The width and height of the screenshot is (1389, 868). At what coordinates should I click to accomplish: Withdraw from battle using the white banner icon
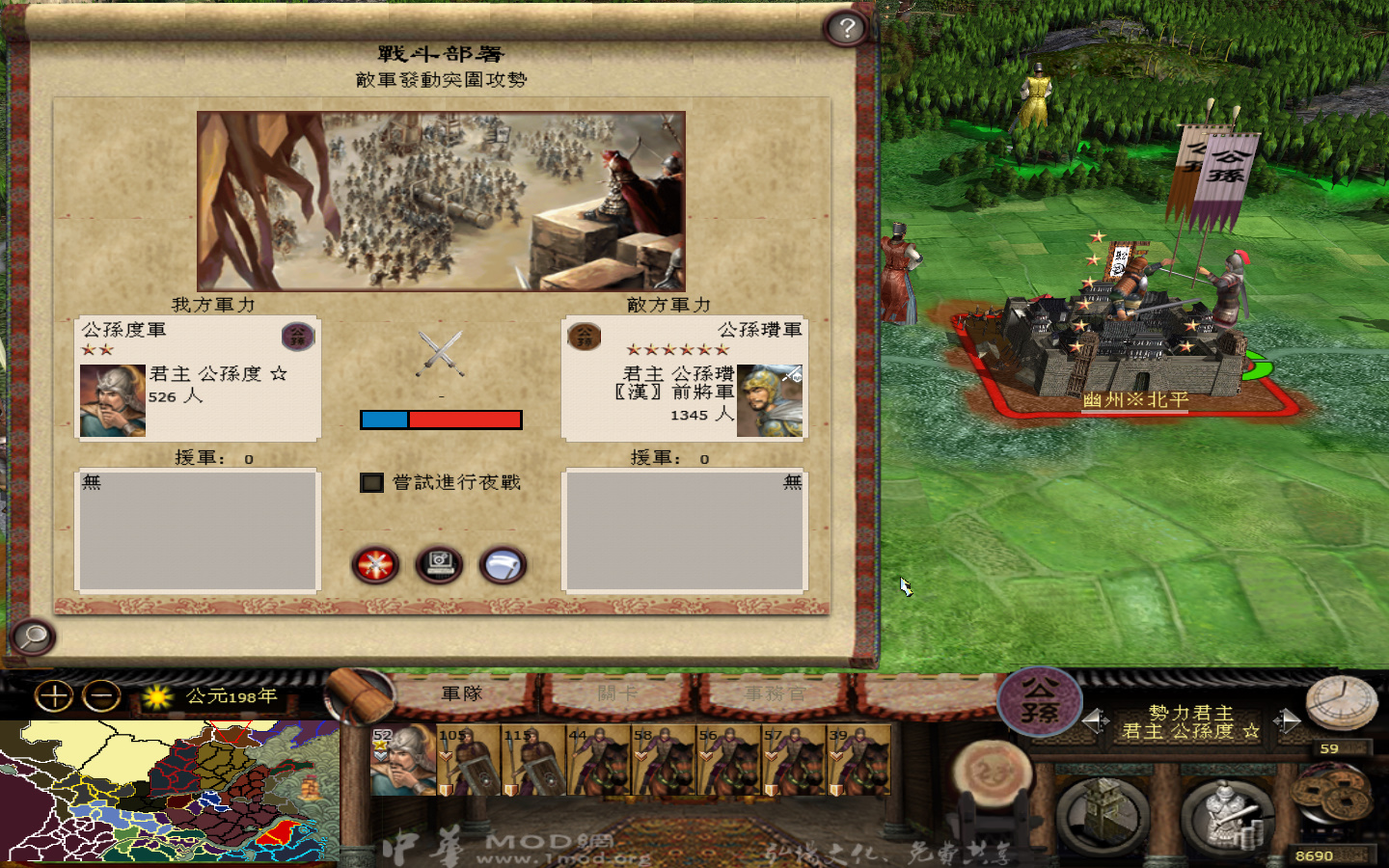(x=503, y=566)
